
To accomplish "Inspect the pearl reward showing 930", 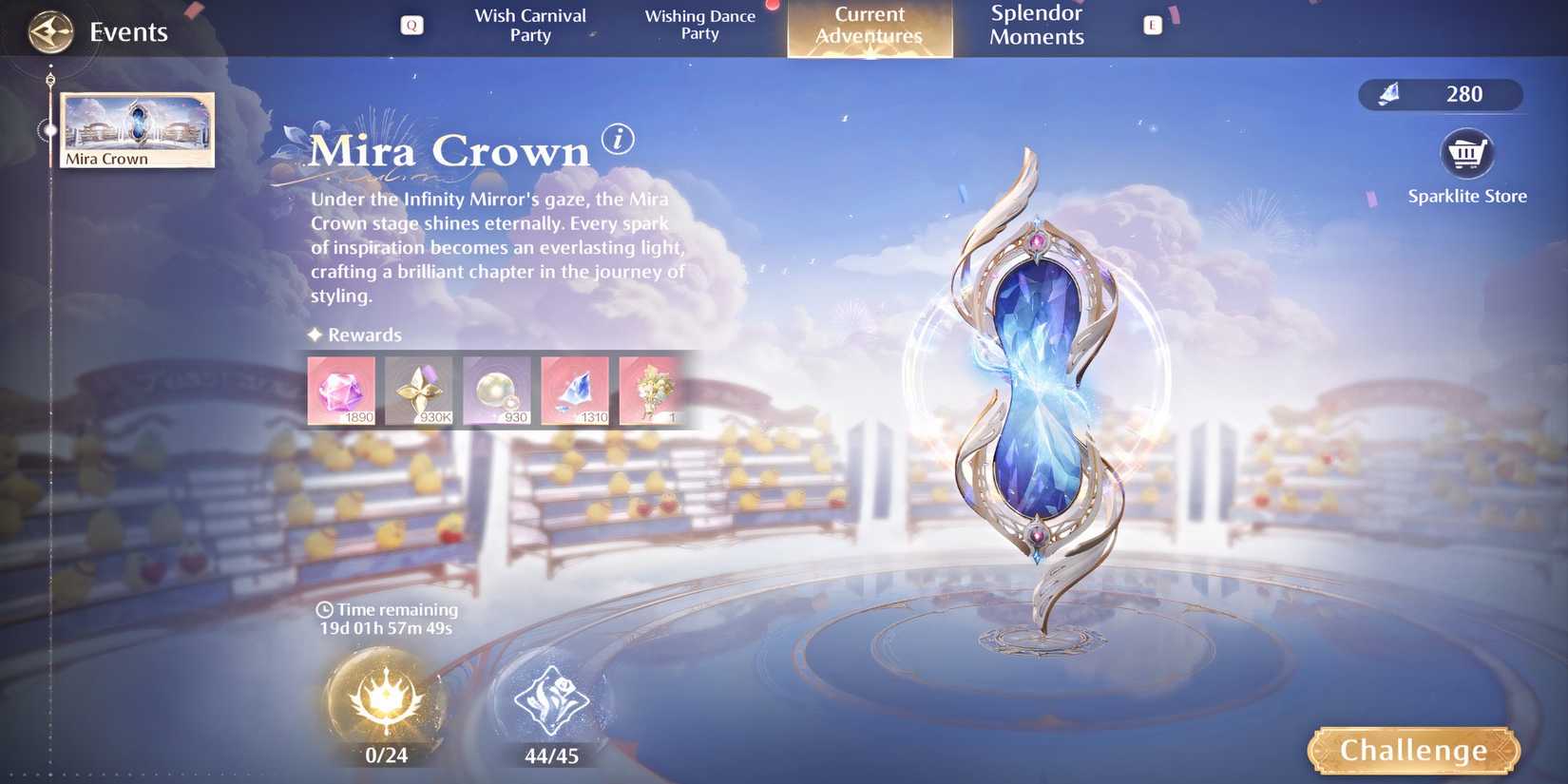I will 497,390.
